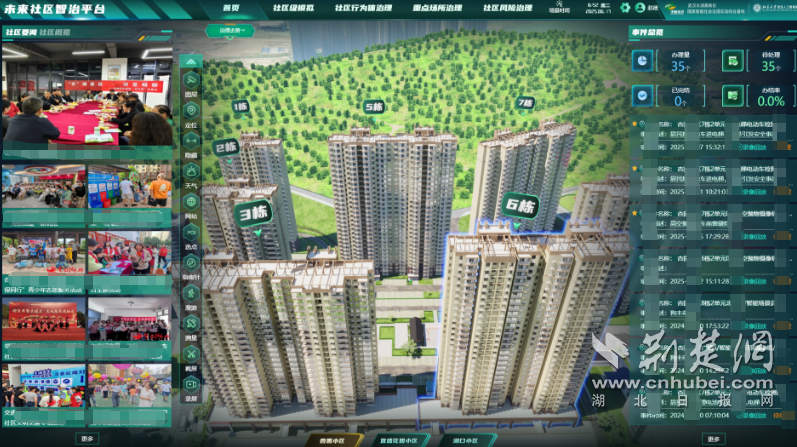The height and width of the screenshot is (447, 797).
Task: Open the dropdown above the 3D map
Action: tap(231, 30)
